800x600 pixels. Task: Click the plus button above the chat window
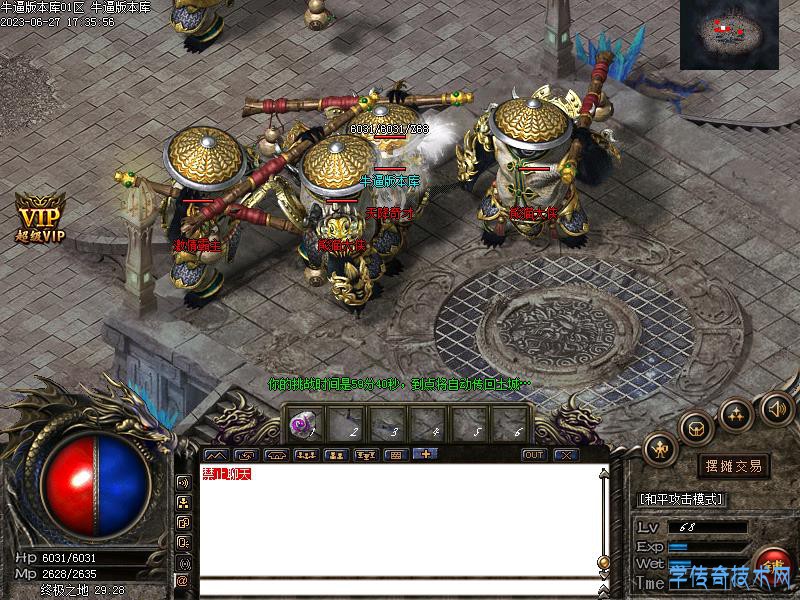(x=425, y=455)
